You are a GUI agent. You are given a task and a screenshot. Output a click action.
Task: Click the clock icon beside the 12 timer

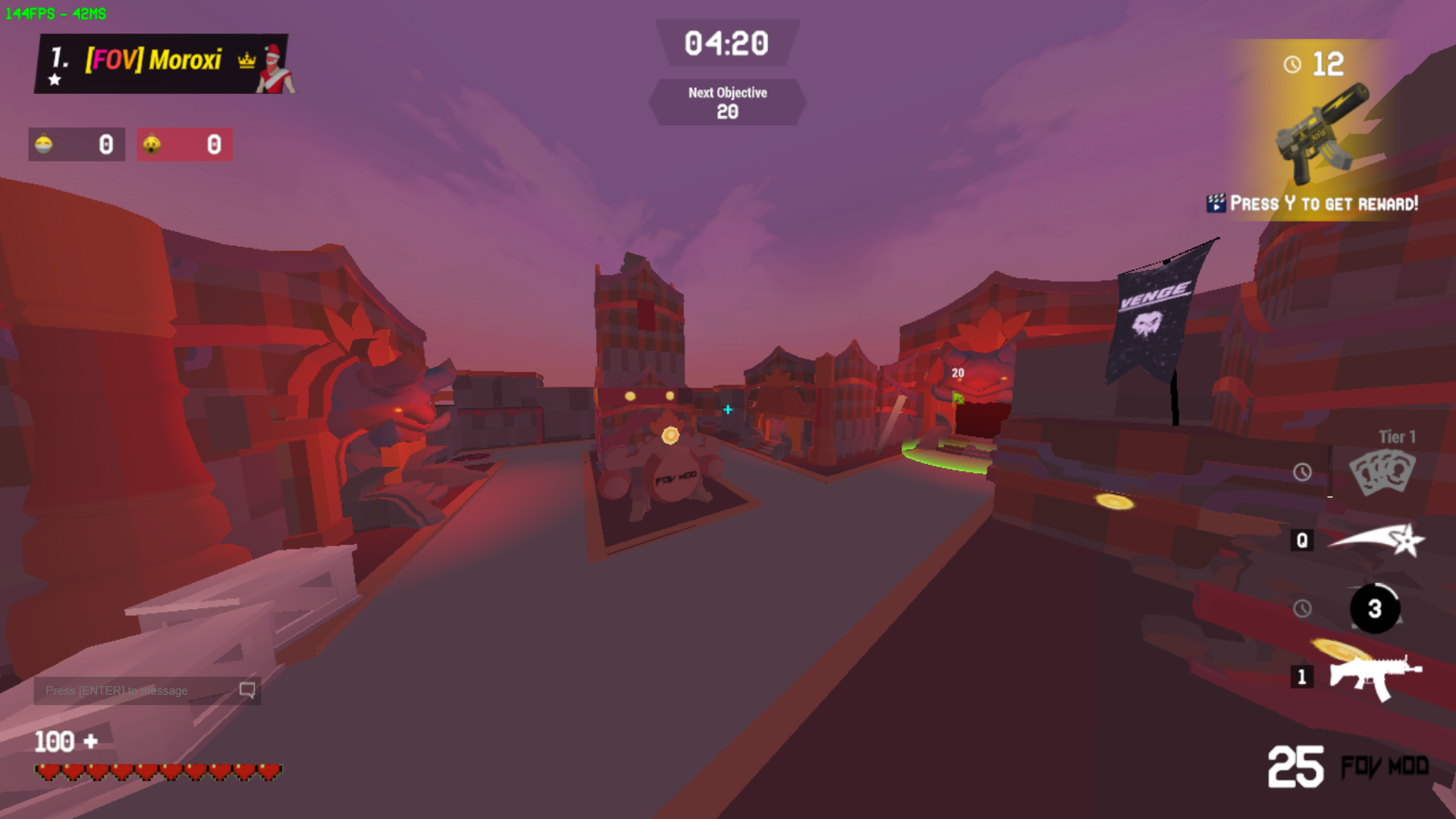pyautogui.click(x=1291, y=64)
